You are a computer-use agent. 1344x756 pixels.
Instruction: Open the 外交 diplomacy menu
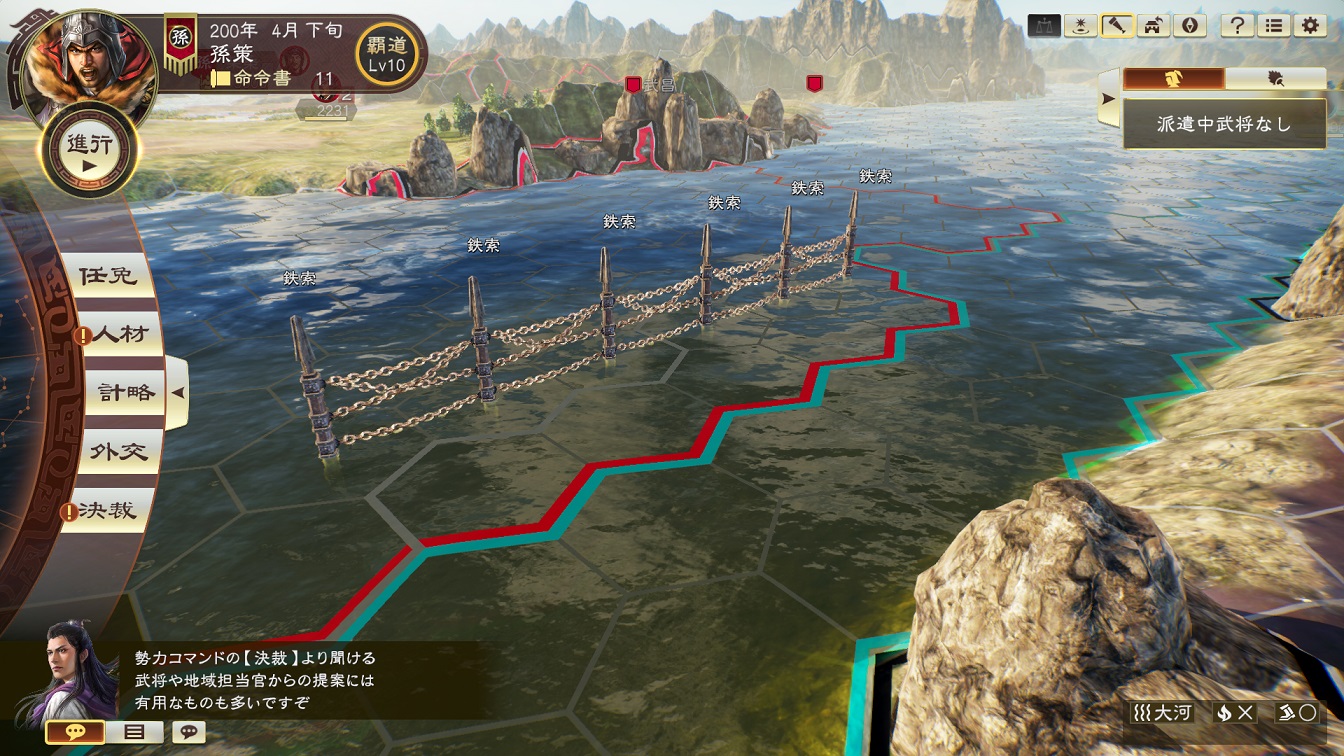tap(120, 452)
